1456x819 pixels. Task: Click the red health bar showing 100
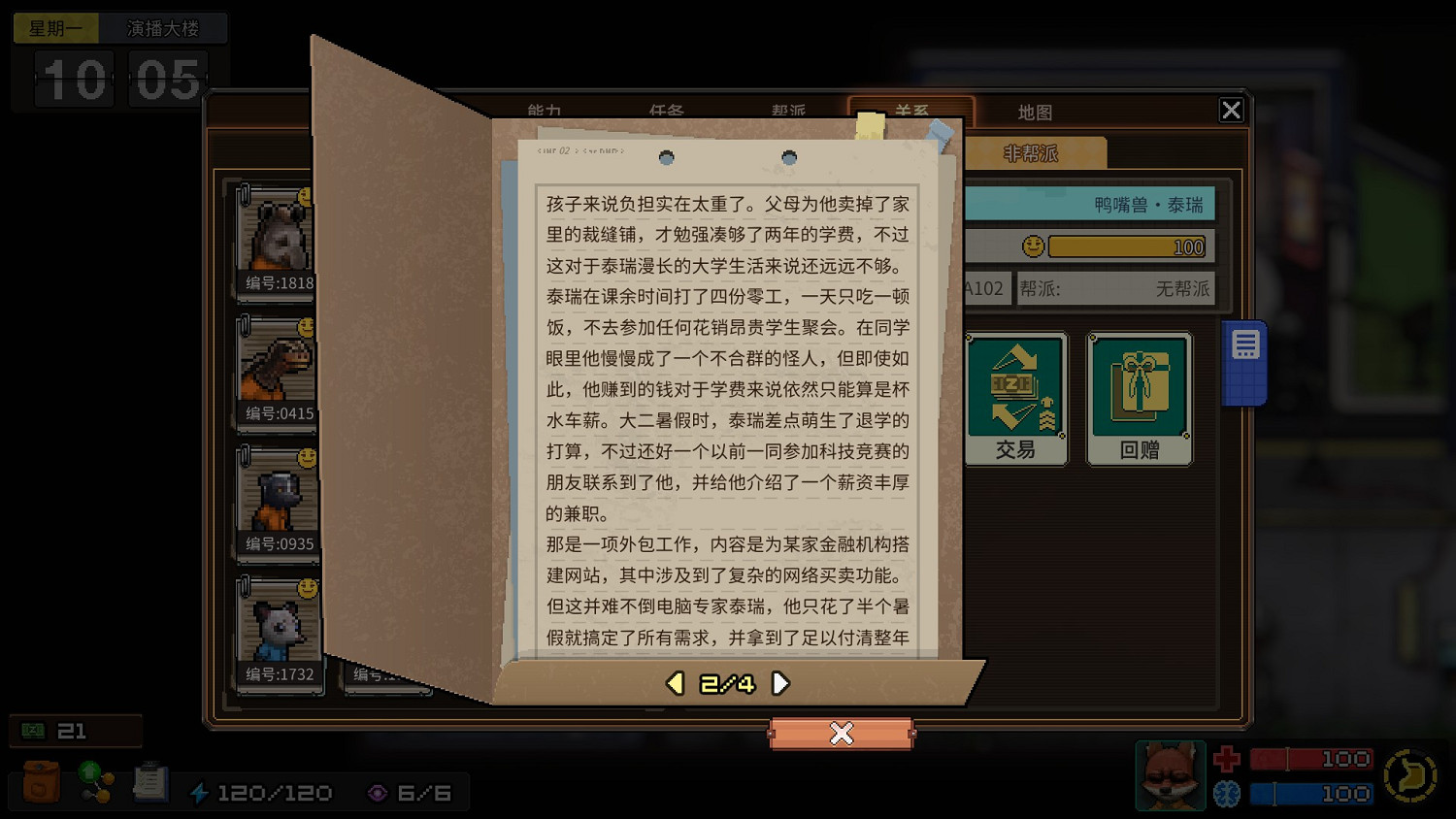(1310, 758)
